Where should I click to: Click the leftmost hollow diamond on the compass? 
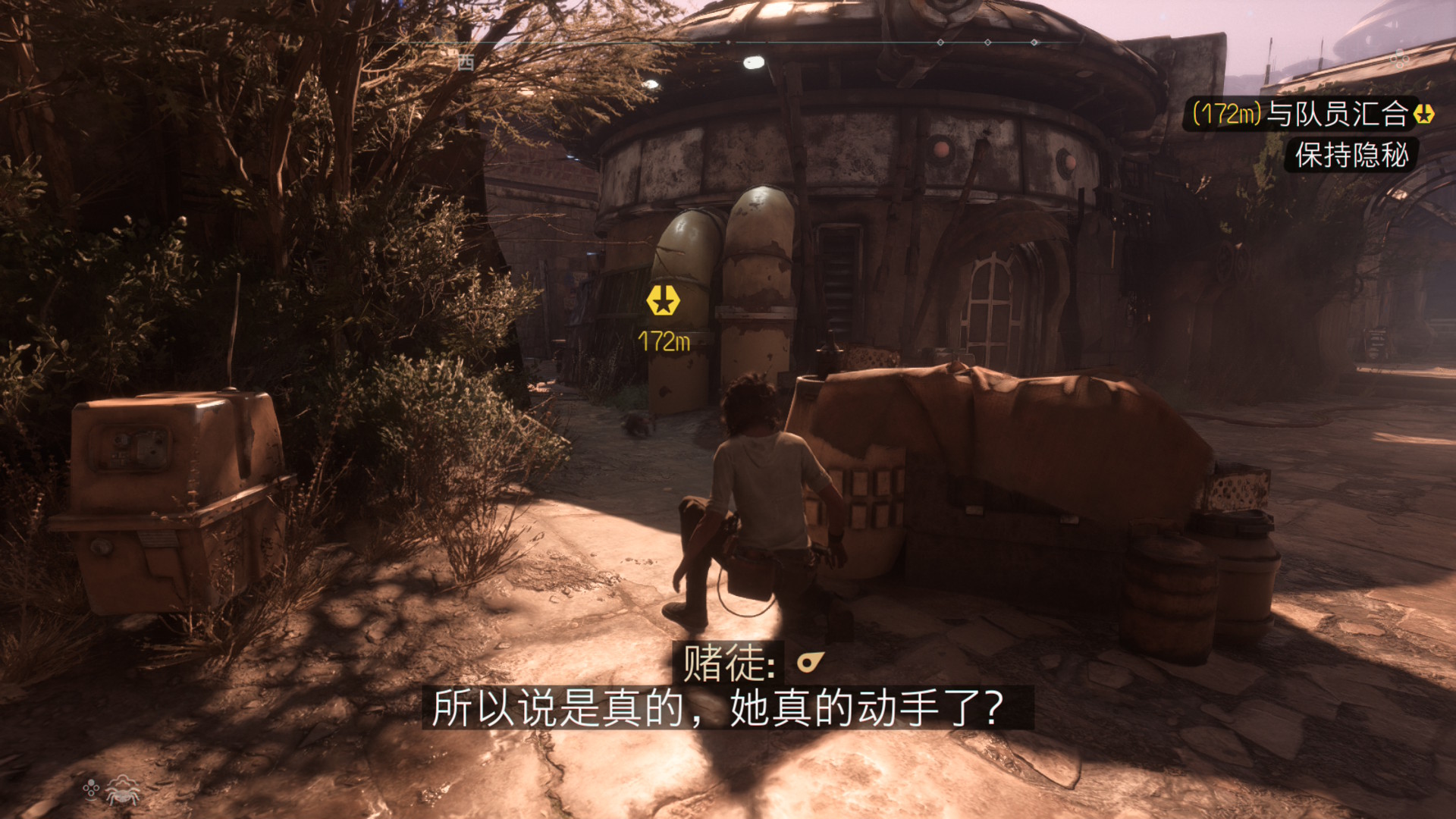click(940, 44)
